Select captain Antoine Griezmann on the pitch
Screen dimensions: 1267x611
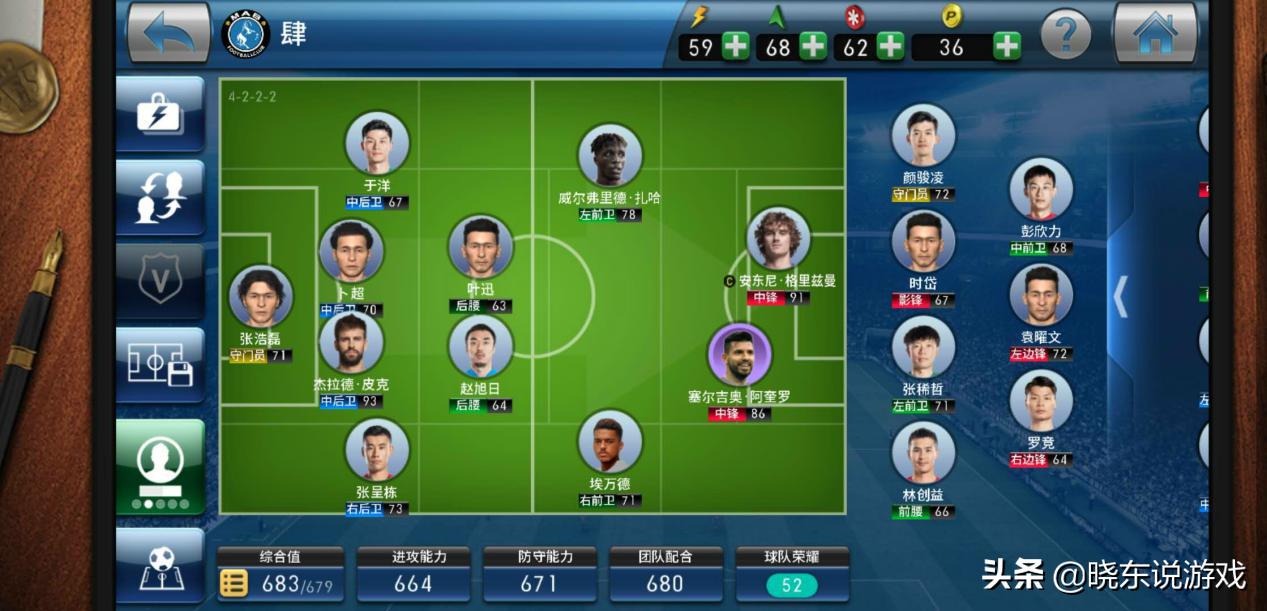(x=778, y=240)
